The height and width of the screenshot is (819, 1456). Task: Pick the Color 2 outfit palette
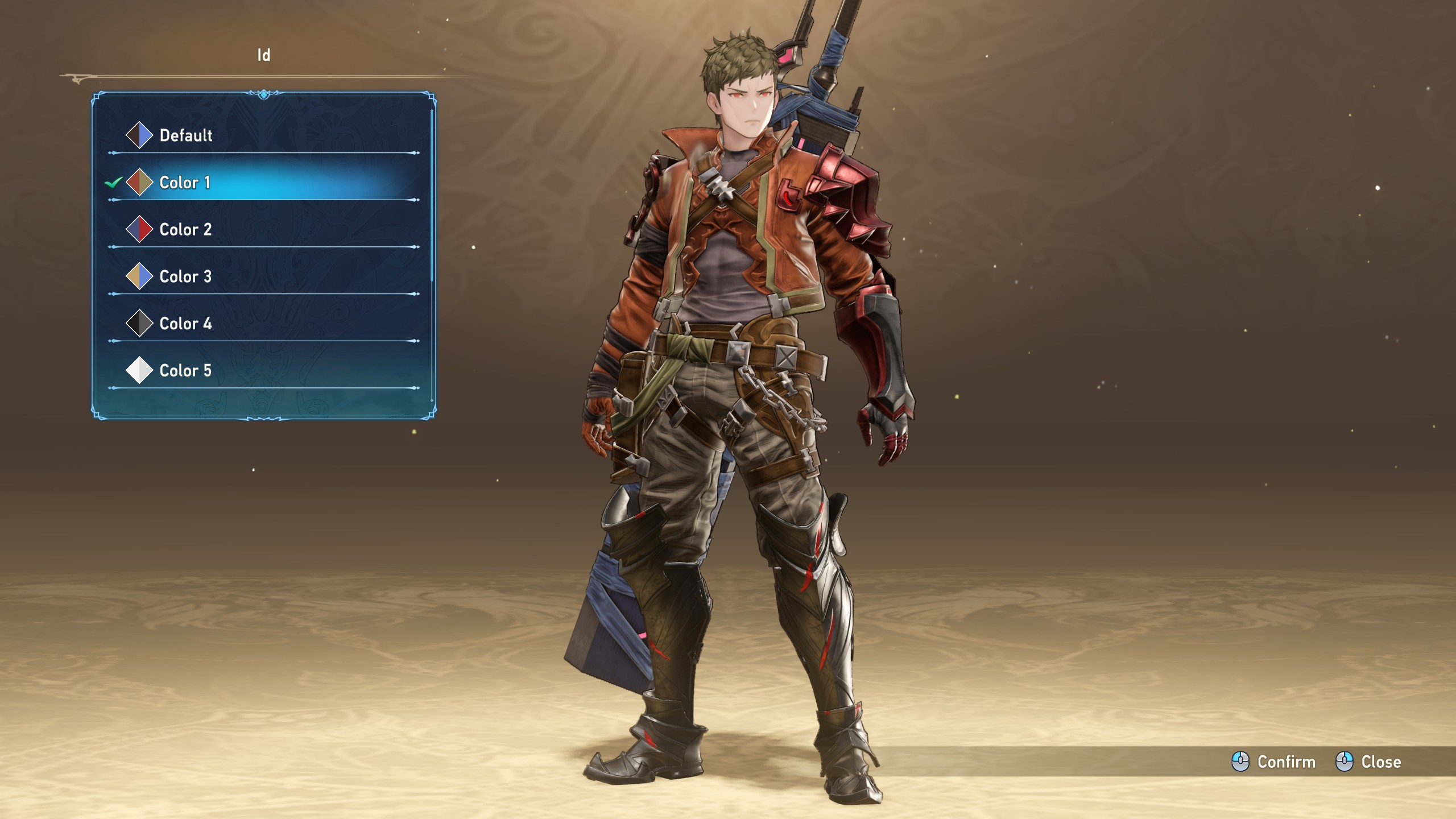point(185,230)
